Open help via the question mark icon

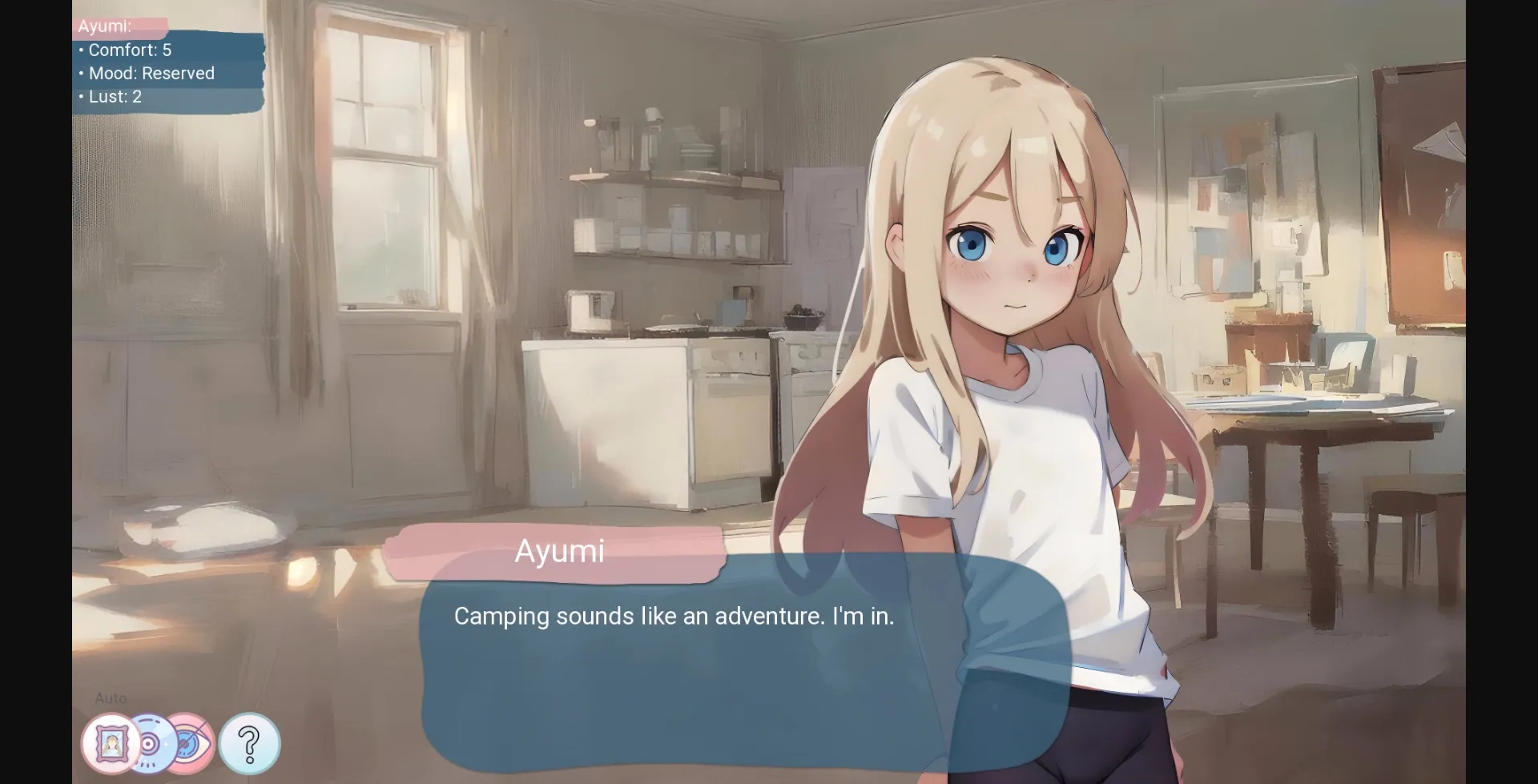point(249,743)
